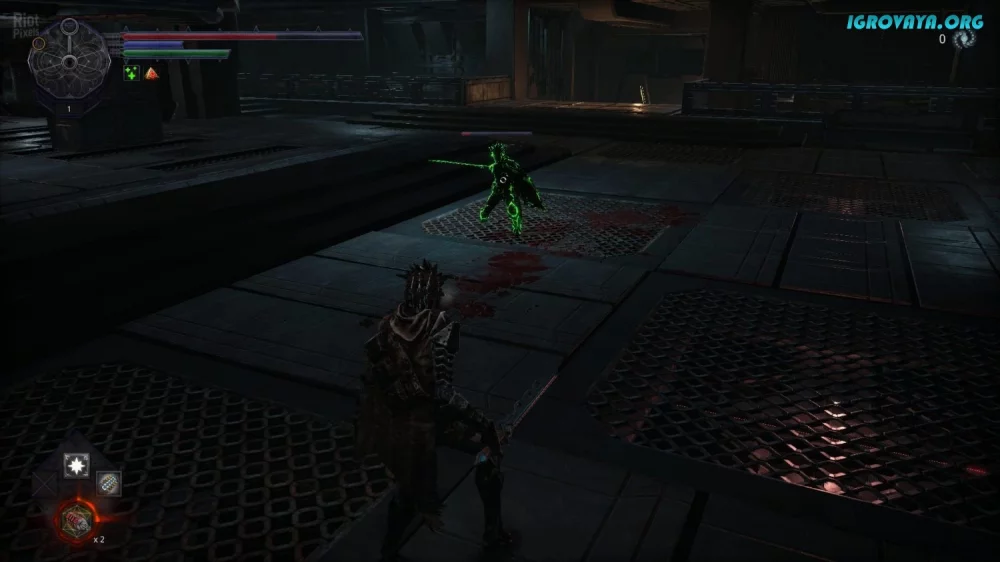Screen dimensions: 1000x562
Task: Click the spiral galaxy currency icon
Action: click(964, 39)
